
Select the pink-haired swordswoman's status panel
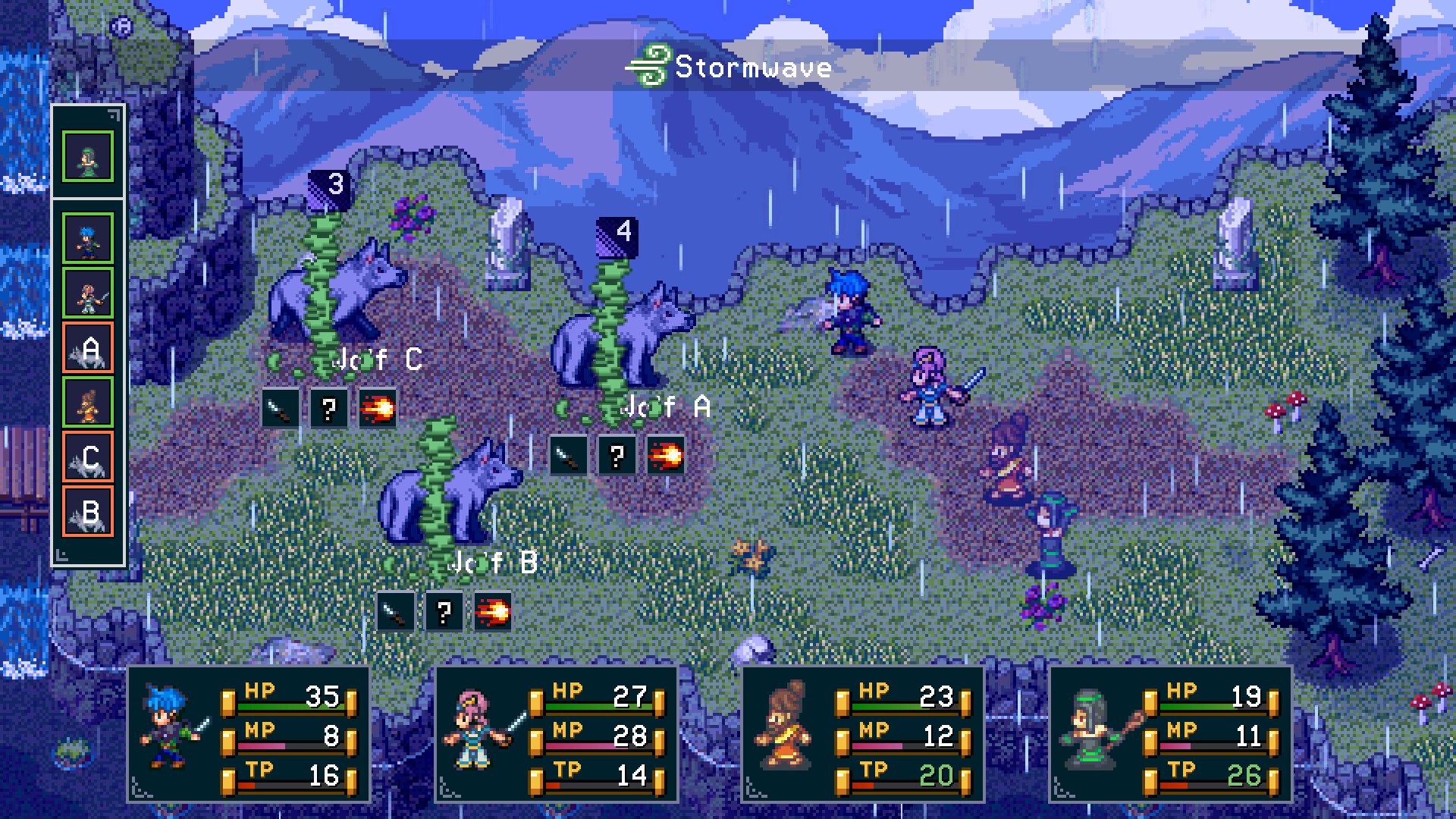coord(557,734)
